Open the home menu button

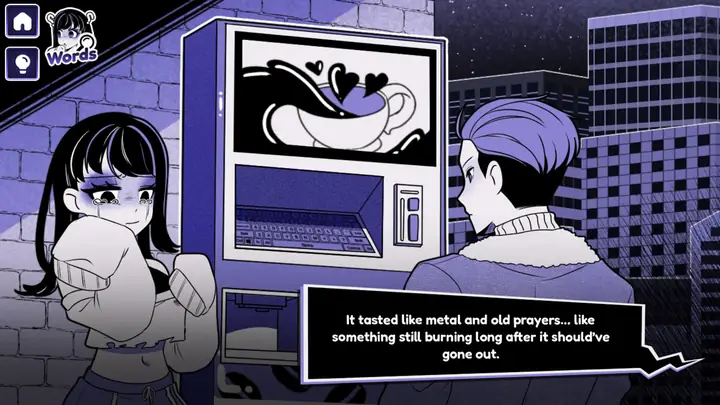22,20
